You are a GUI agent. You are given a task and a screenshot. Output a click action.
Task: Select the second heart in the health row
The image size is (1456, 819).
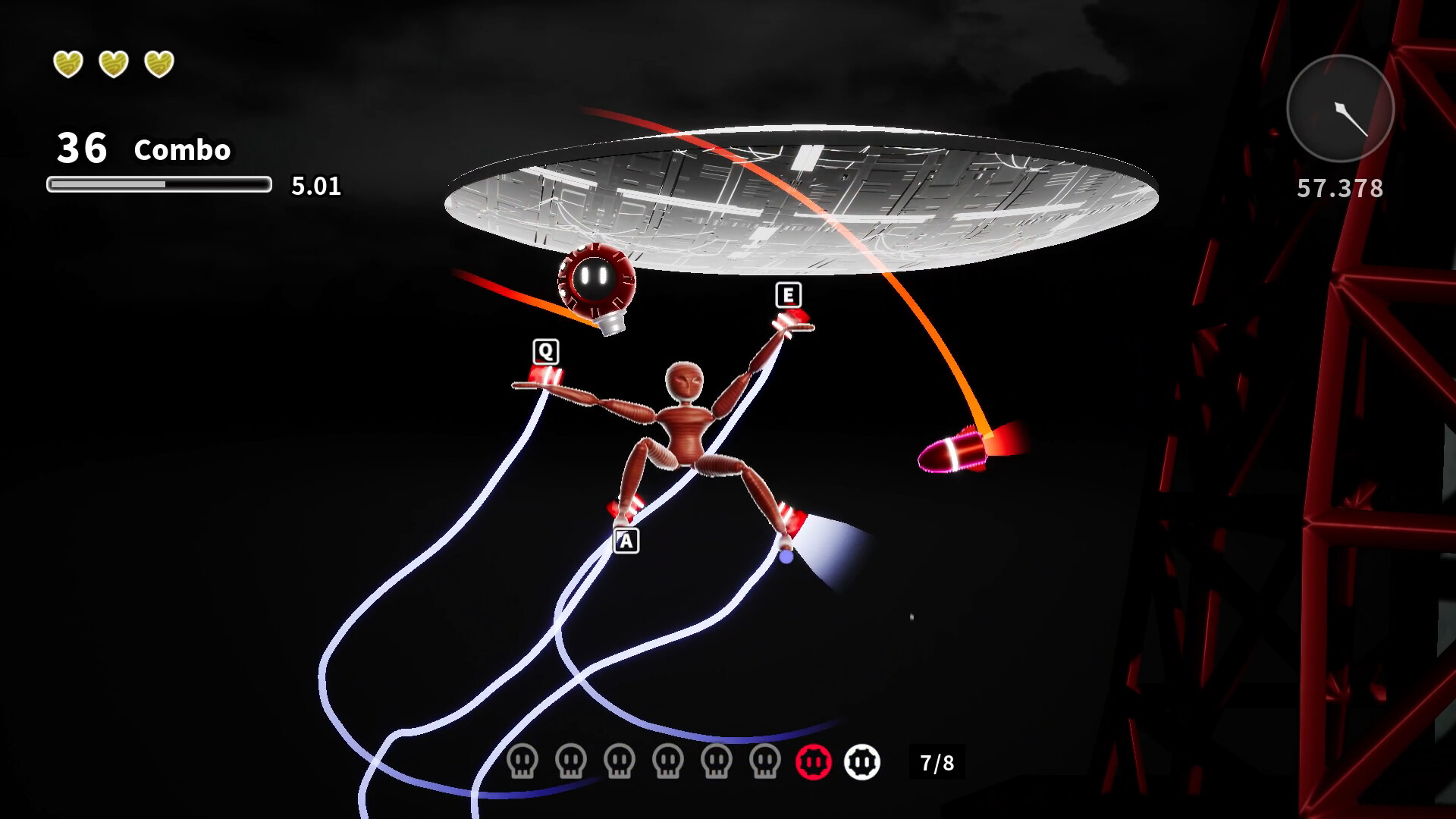114,64
